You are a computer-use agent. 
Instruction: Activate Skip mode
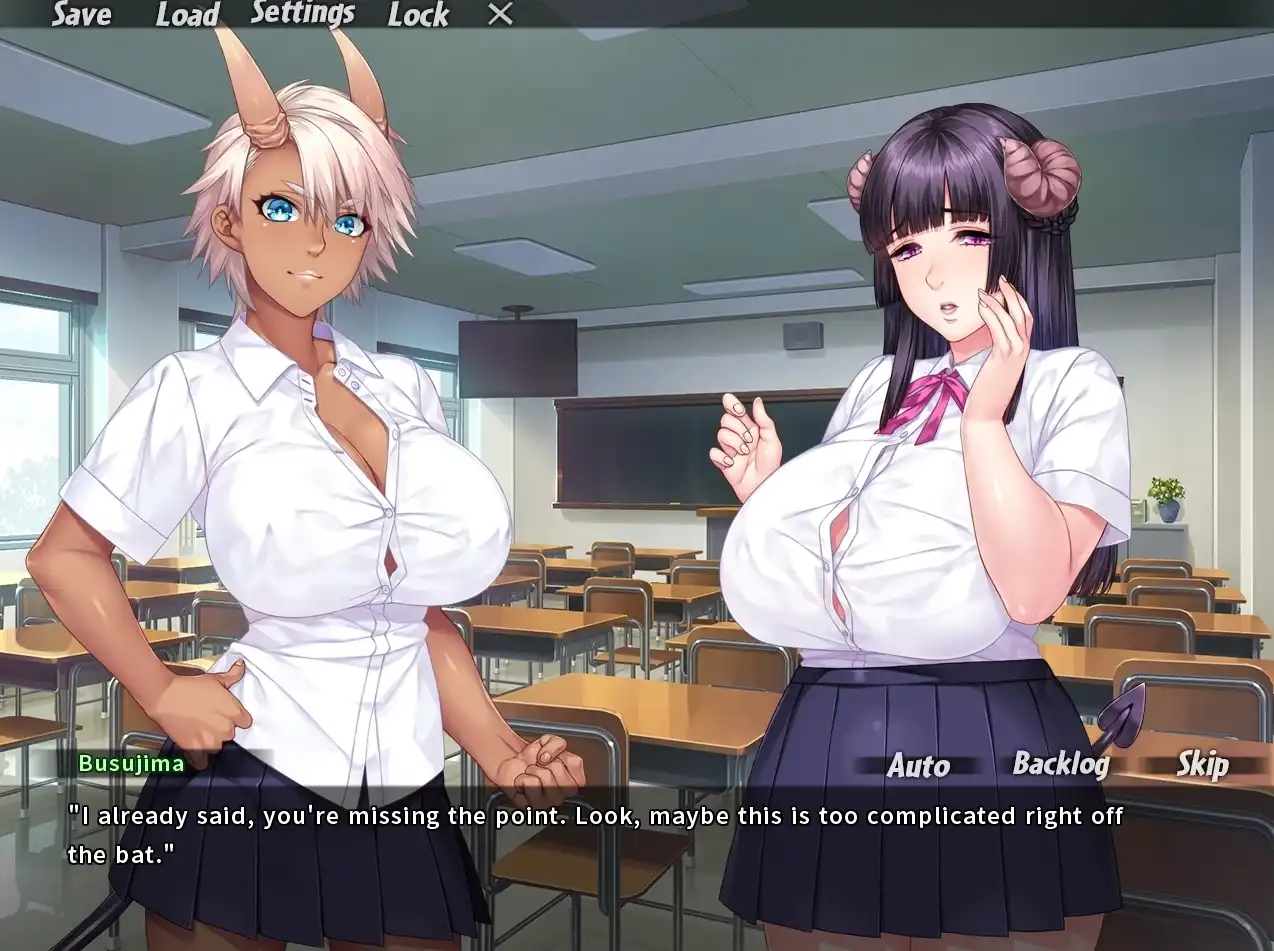1202,765
